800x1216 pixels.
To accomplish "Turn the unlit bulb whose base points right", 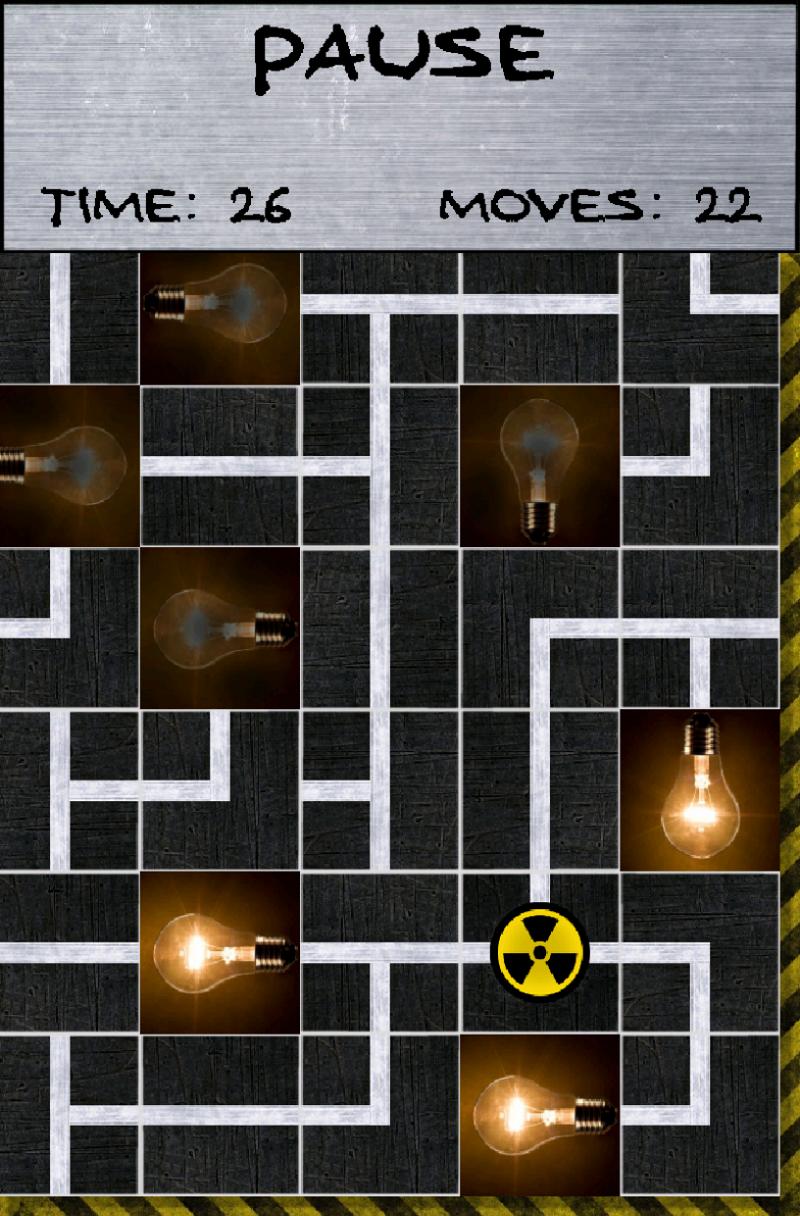I will point(220,628).
